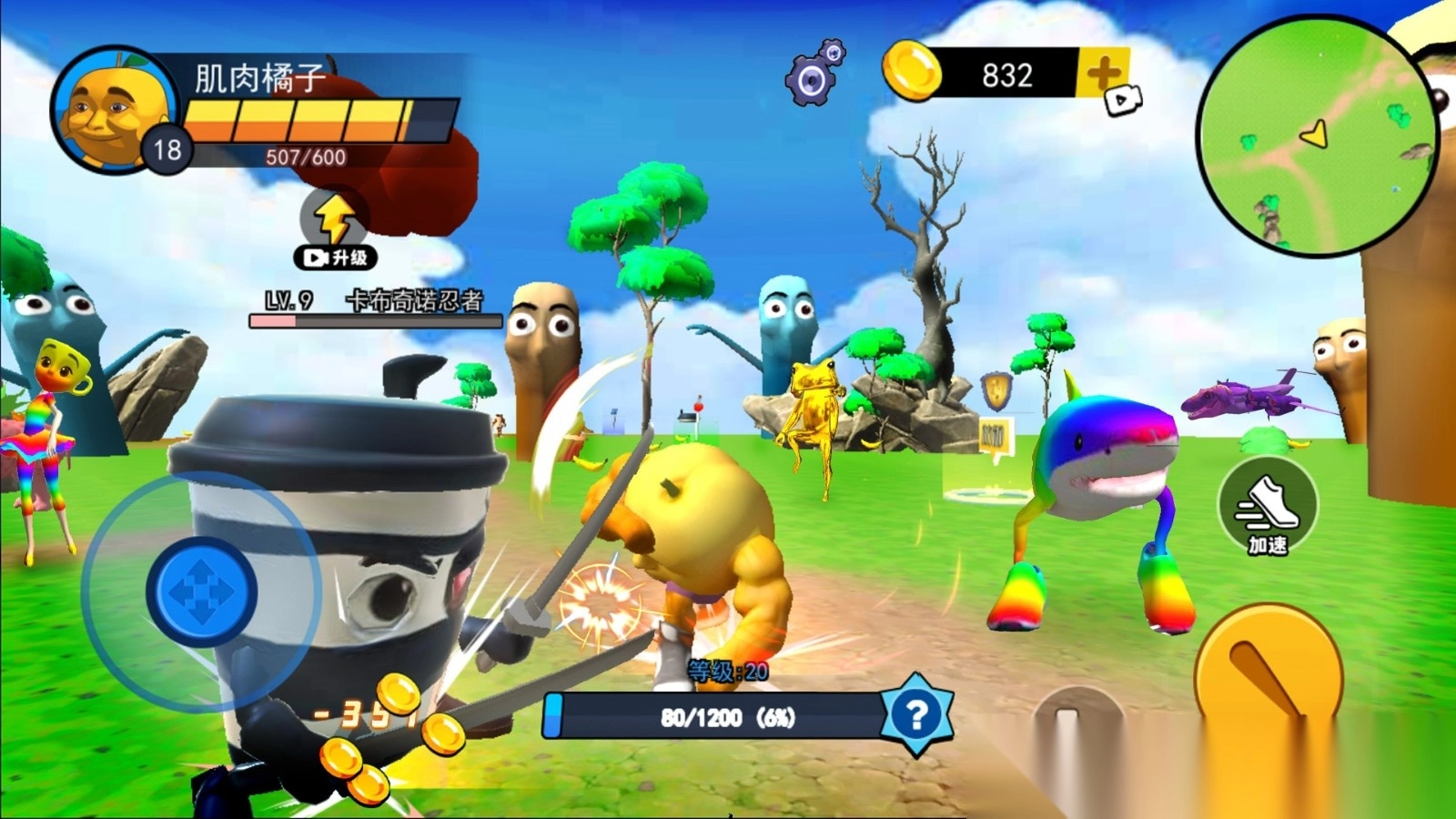Tap the 升级 upgrade video button
The height and width of the screenshot is (819, 1456).
coord(335,234)
